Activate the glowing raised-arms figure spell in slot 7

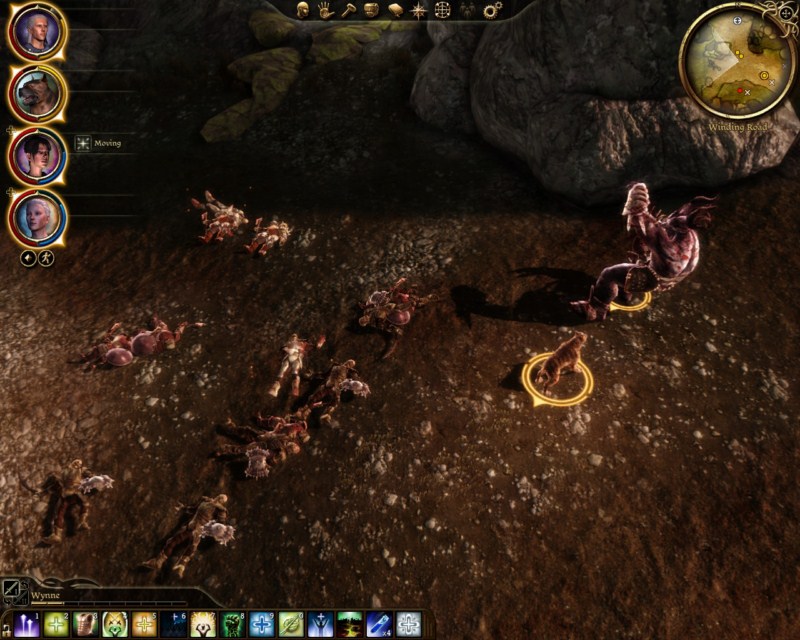tap(204, 624)
